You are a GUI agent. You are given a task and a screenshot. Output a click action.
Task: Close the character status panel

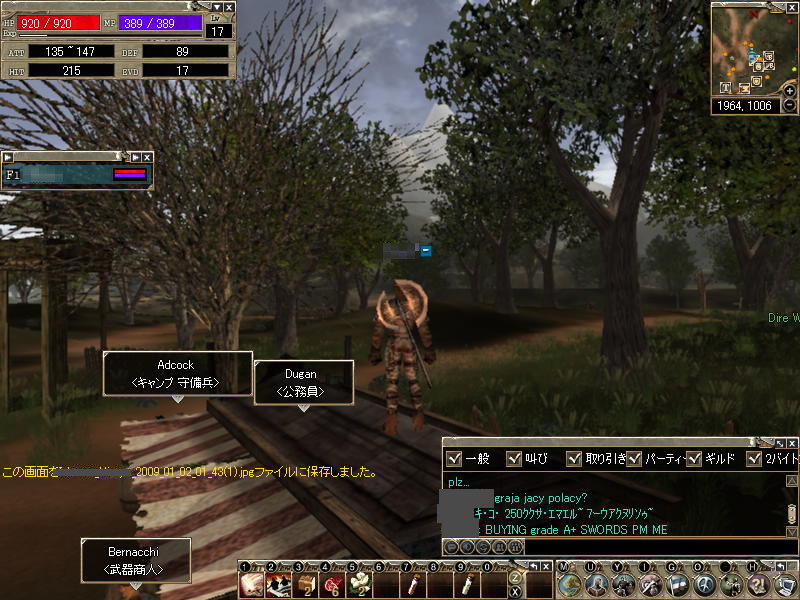229,7
